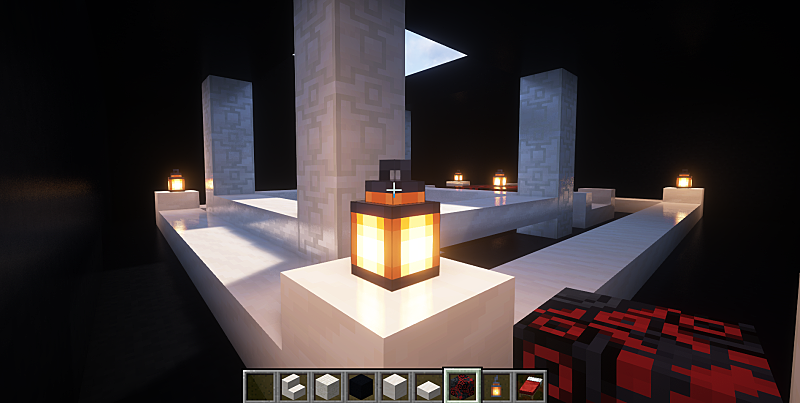This screenshot has height=403, width=800.
Task: Choose the black block hotbar slot
Action: pos(360,386)
